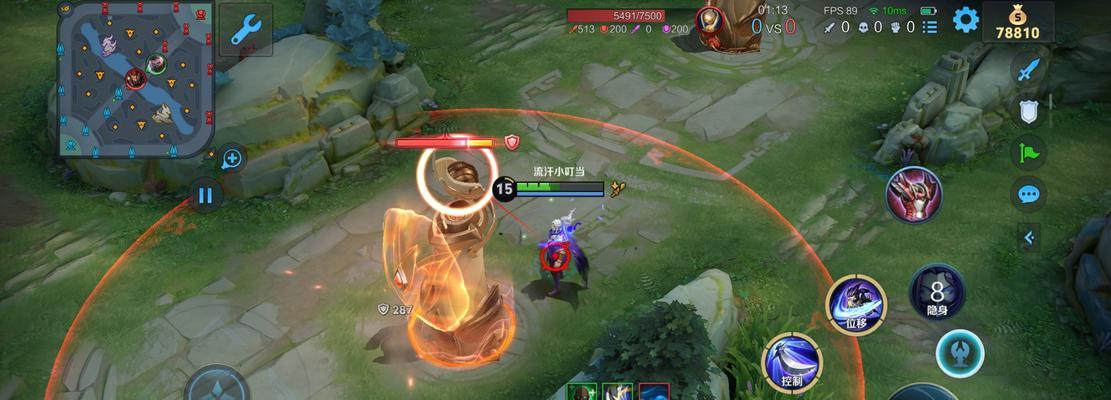Open the minimap
The width and height of the screenshot is (1111, 400).
(x=135, y=78)
